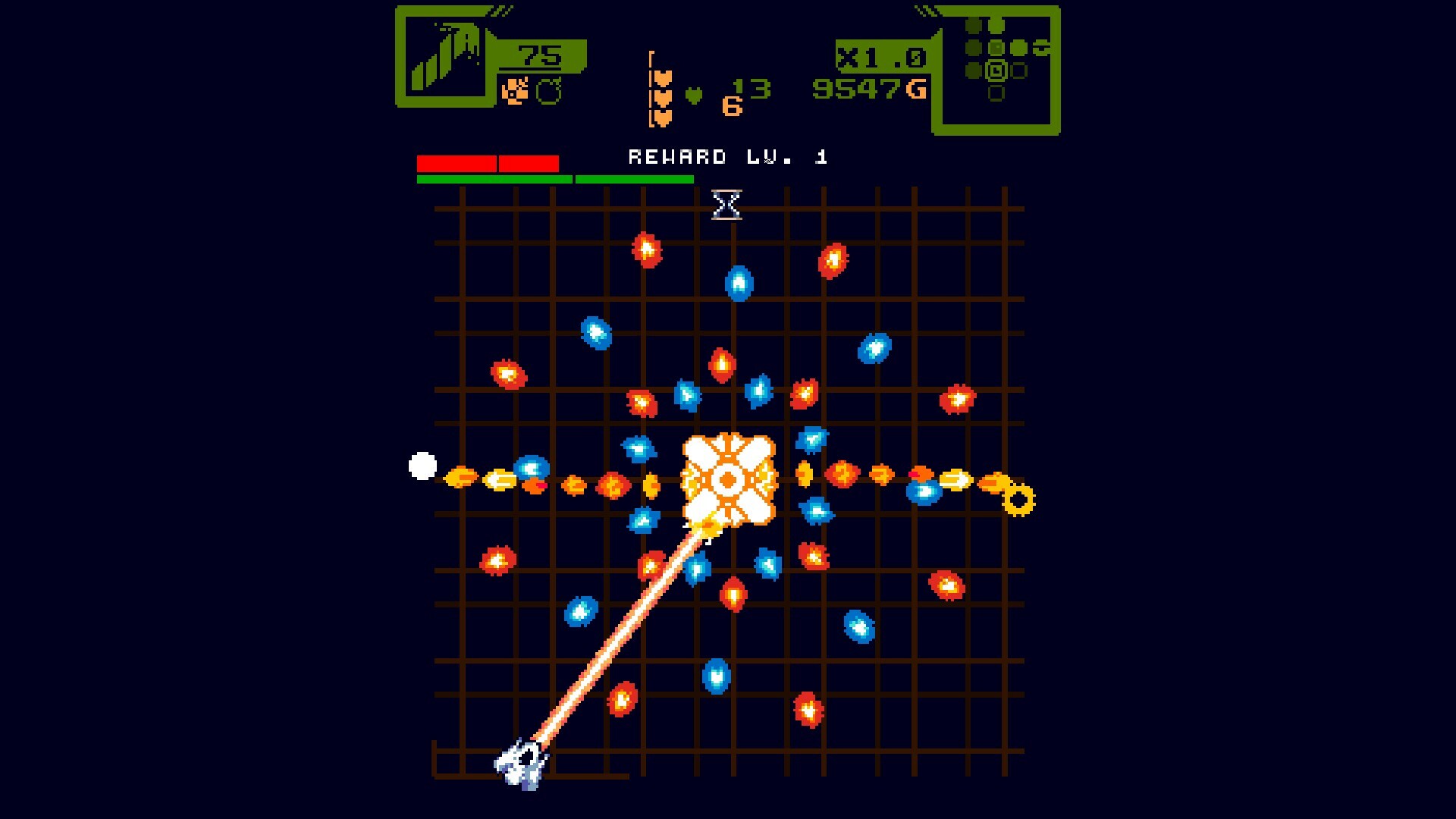Expand the chevron marker in the top-right panel
This screenshot has width=1456, height=819.
(x=1043, y=48)
